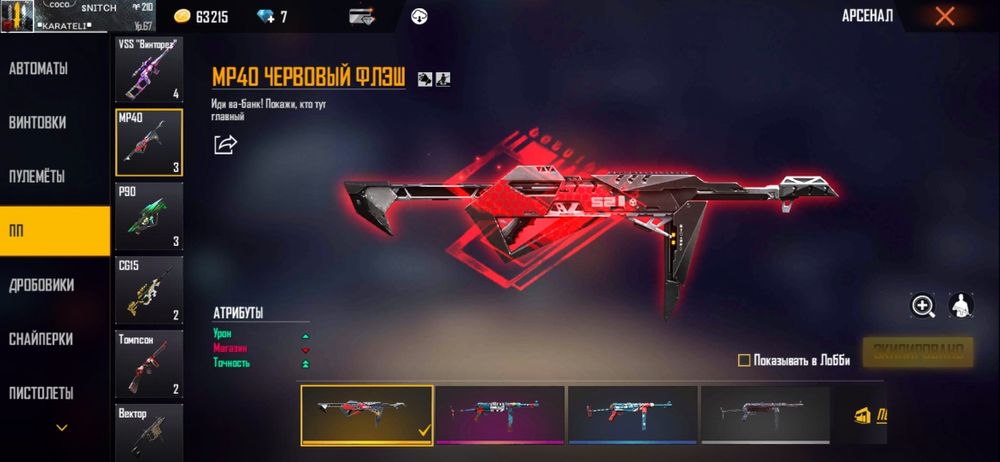1000x462 pixels.
Task: Share the MP40 skin via share icon
Action: click(x=226, y=145)
